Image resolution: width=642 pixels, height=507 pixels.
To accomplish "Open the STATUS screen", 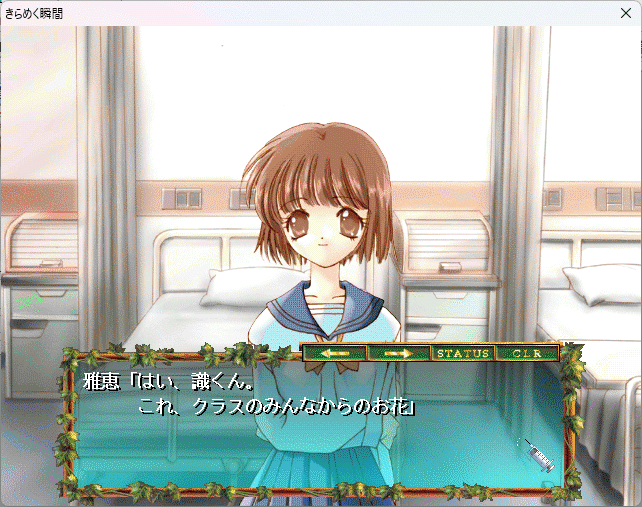I will coord(463,353).
